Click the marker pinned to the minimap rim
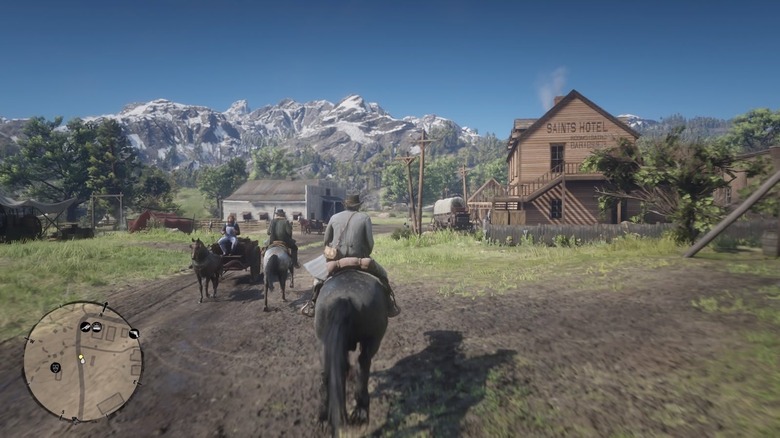This screenshot has height=438, width=780. pos(133,334)
